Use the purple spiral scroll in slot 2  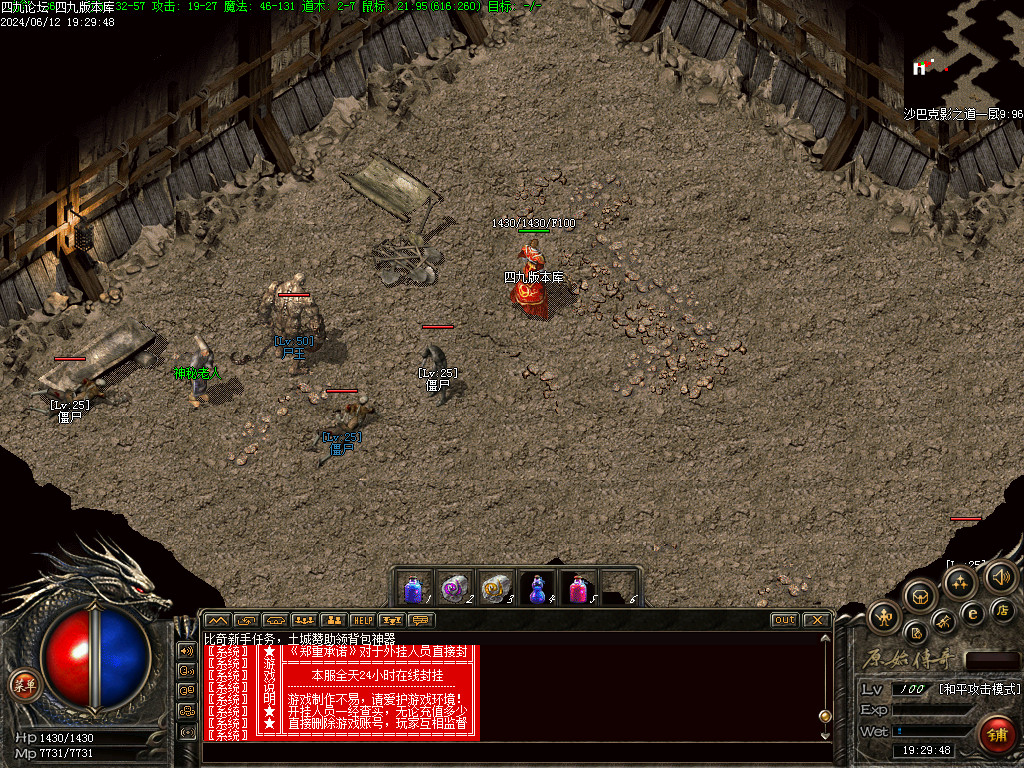coord(455,588)
